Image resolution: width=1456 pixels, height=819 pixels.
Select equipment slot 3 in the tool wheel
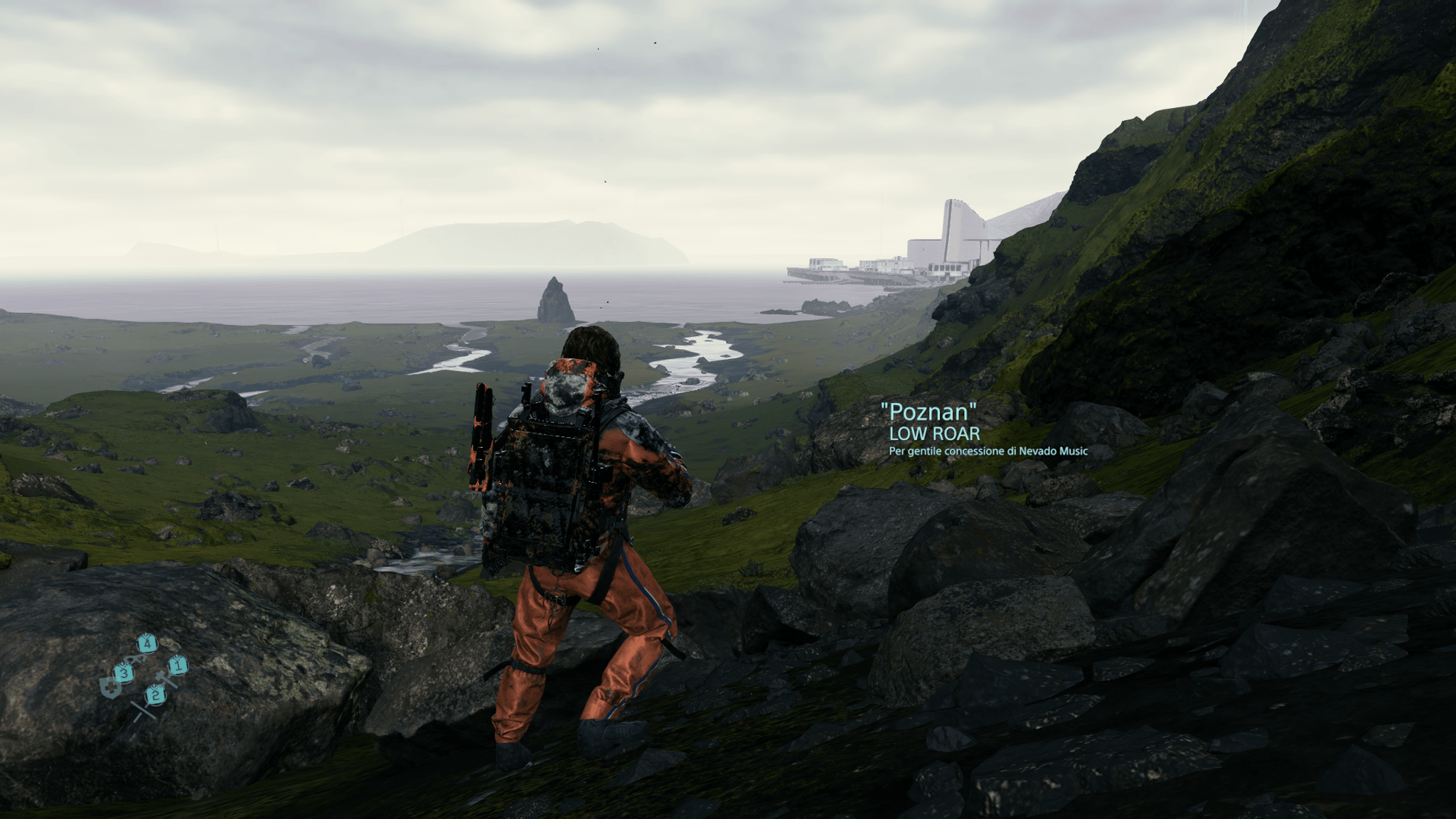124,674
